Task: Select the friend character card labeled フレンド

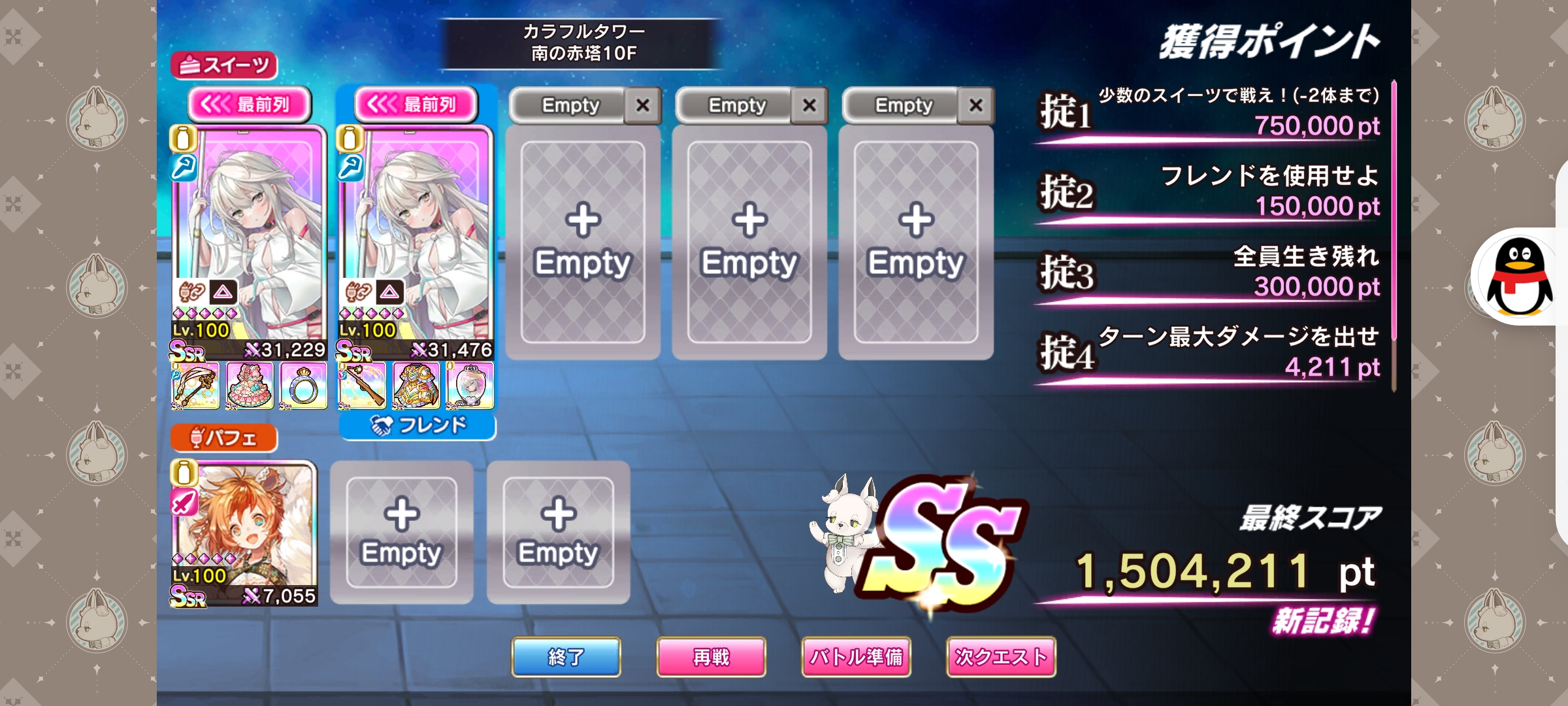Action: click(416, 242)
